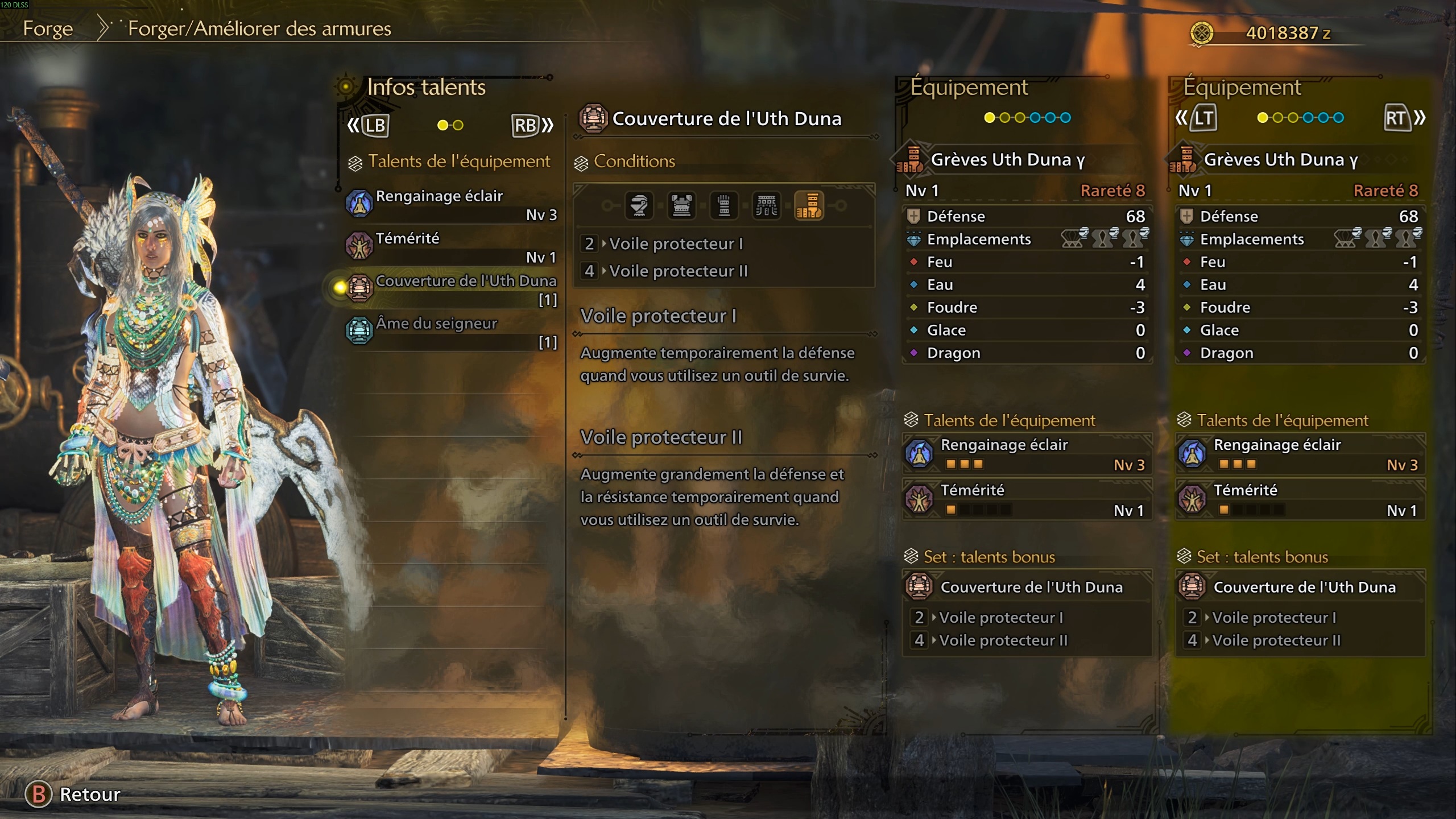Select the chest armor icon under Conditions

tap(682, 206)
